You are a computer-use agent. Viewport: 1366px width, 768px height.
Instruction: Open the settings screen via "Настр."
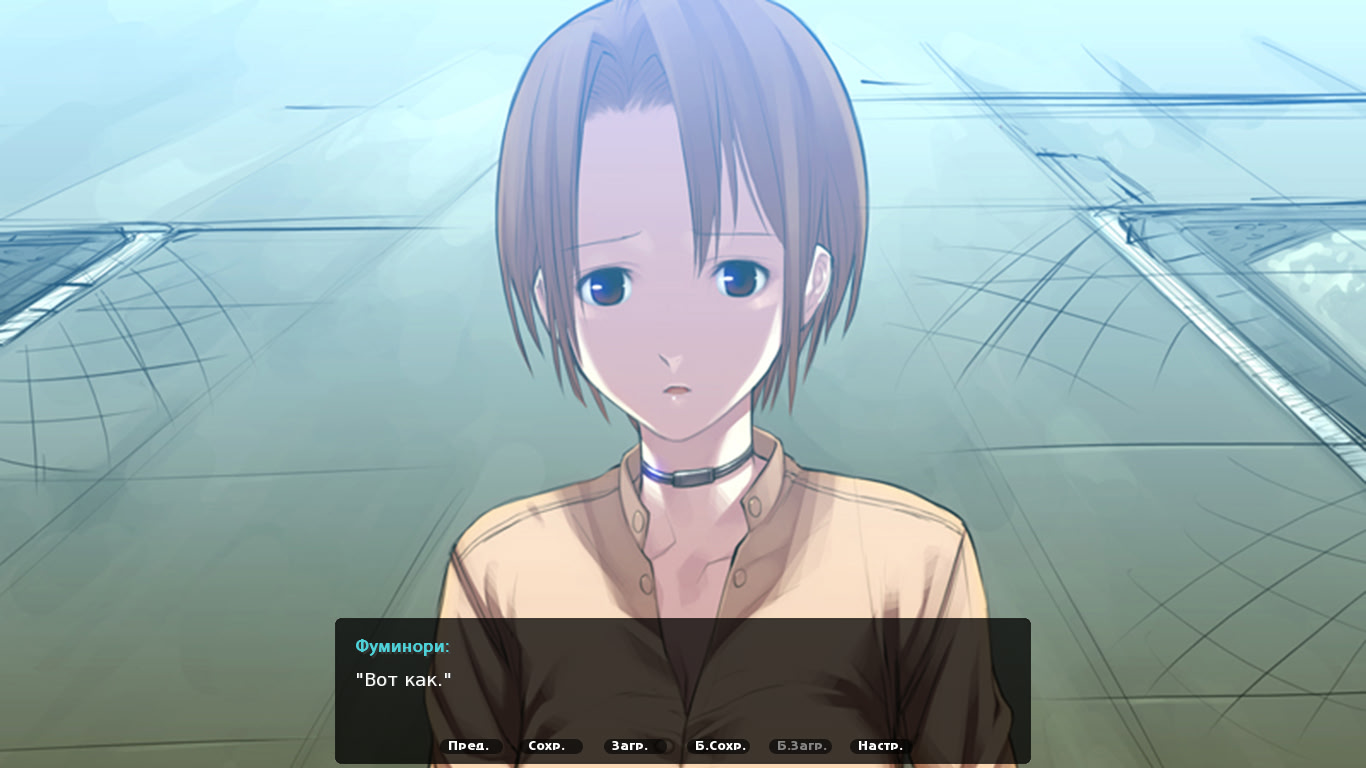(x=878, y=745)
